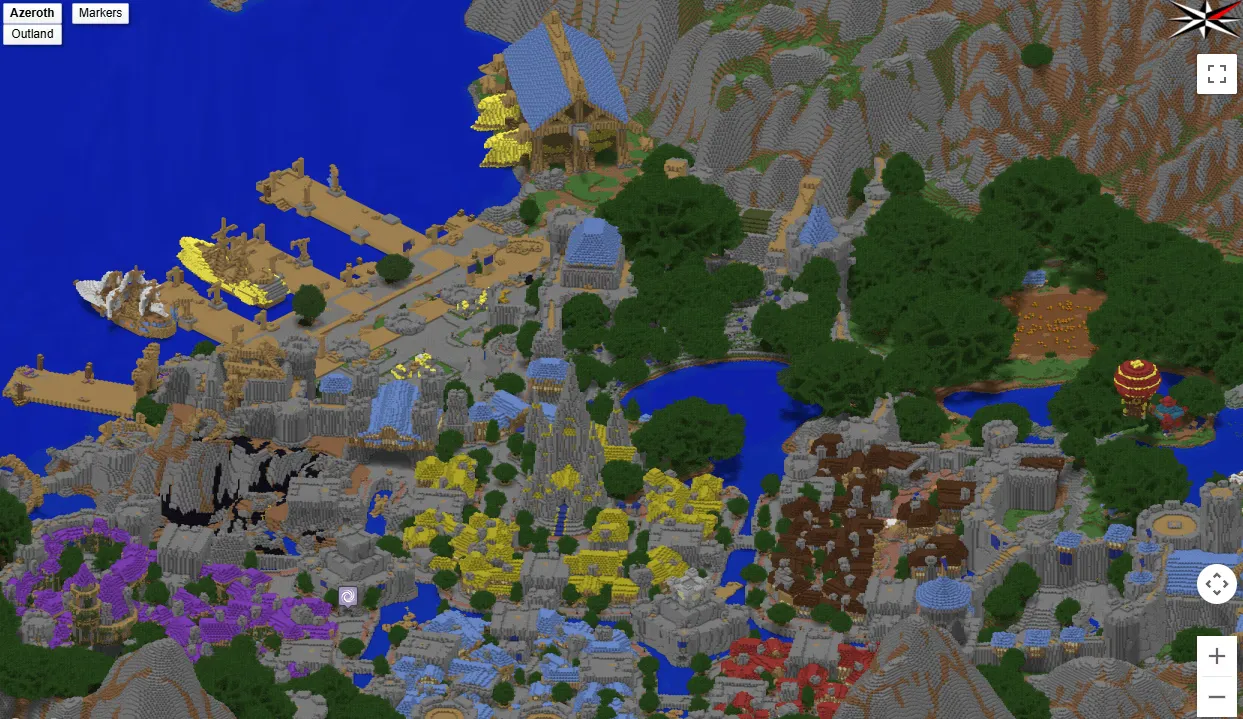Toggle fullscreen map view
This screenshot has height=719, width=1243.
[x=1216, y=74]
